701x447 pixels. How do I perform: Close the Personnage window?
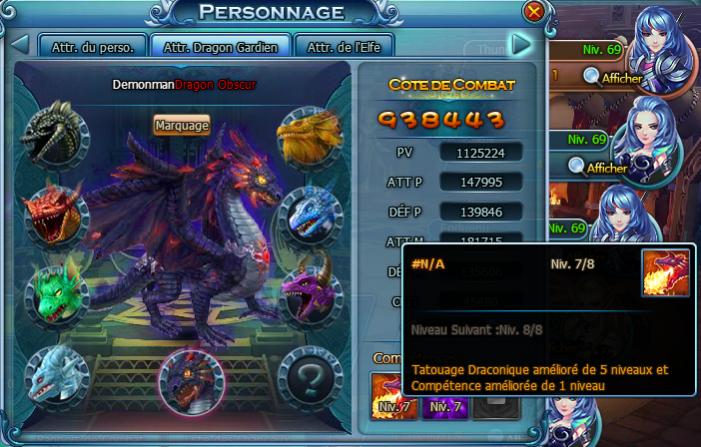point(535,12)
